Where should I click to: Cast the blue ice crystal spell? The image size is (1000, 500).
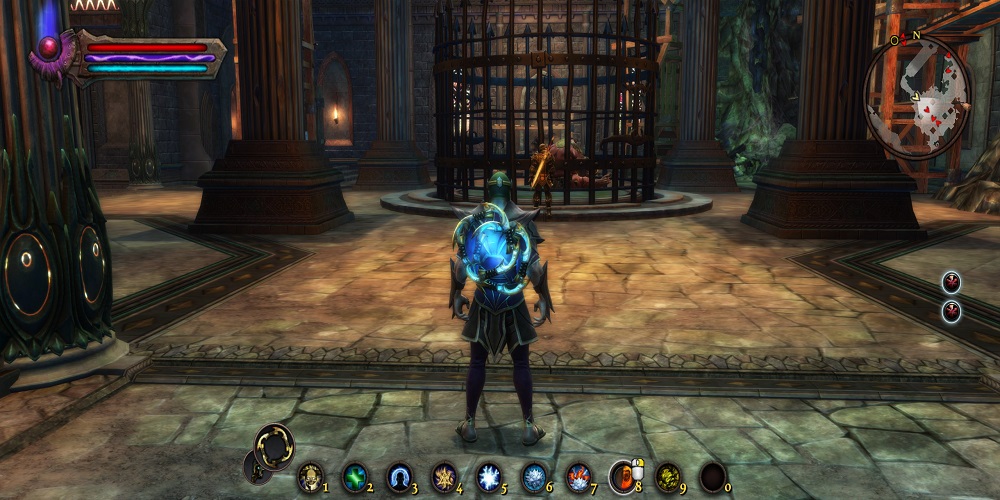(x=534, y=477)
